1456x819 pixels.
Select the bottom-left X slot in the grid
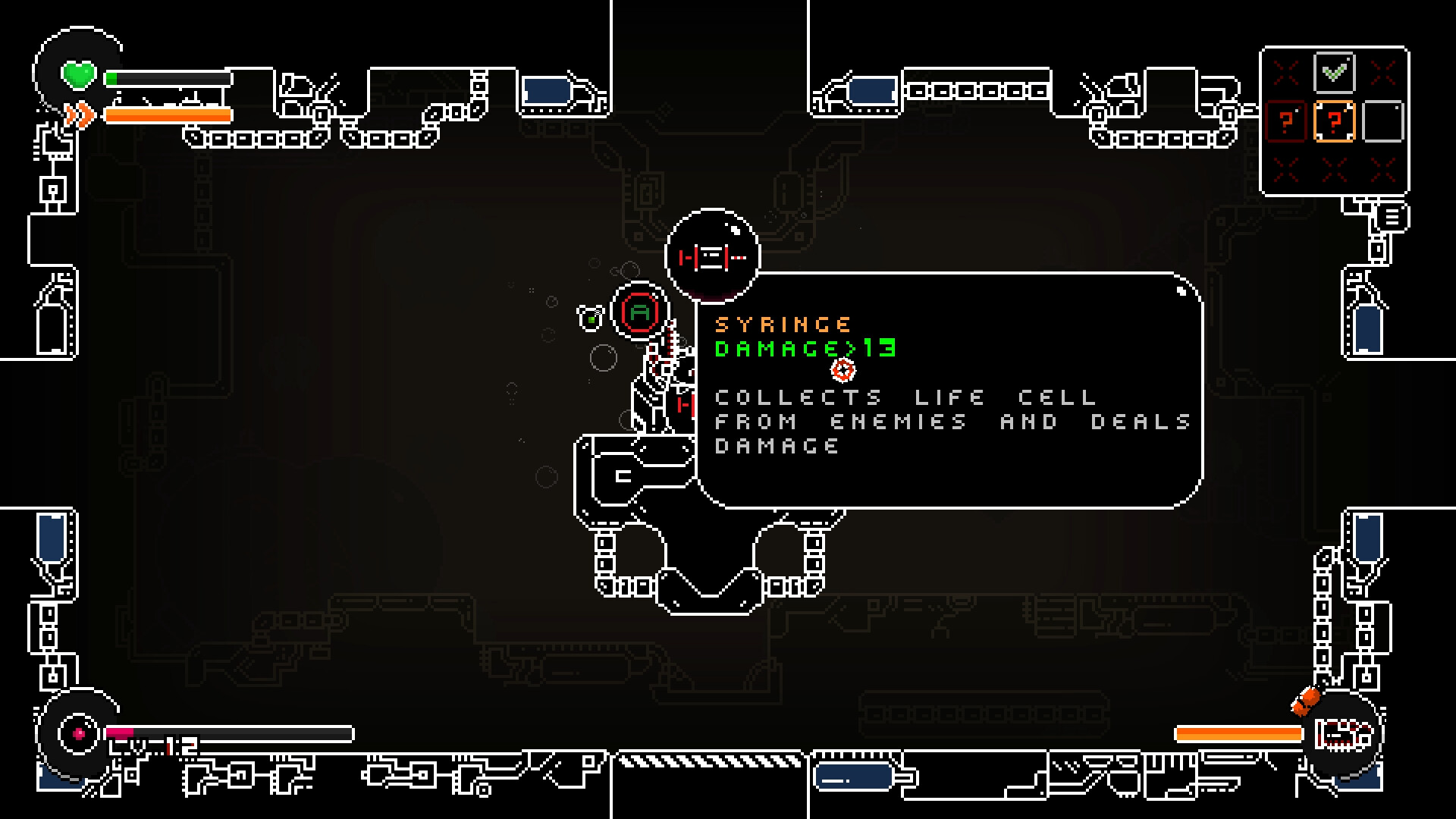1285,170
